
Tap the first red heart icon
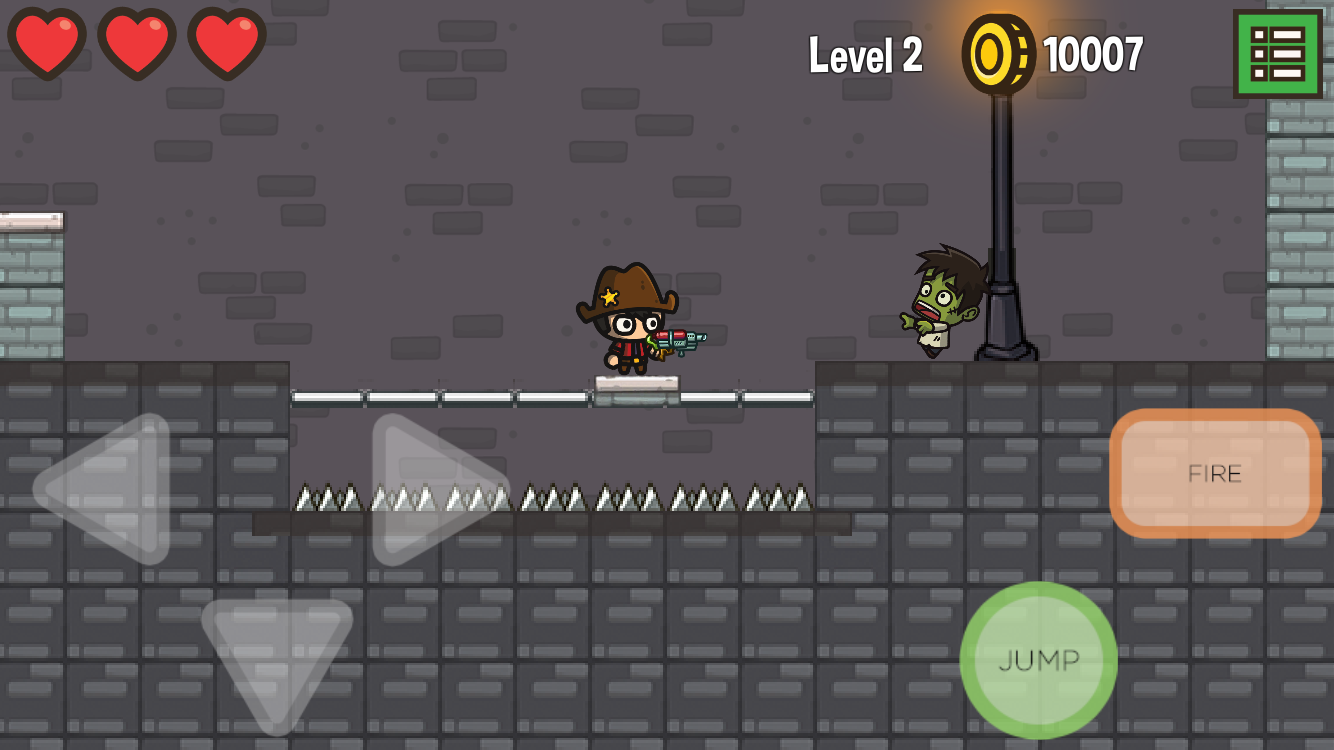tap(47, 44)
